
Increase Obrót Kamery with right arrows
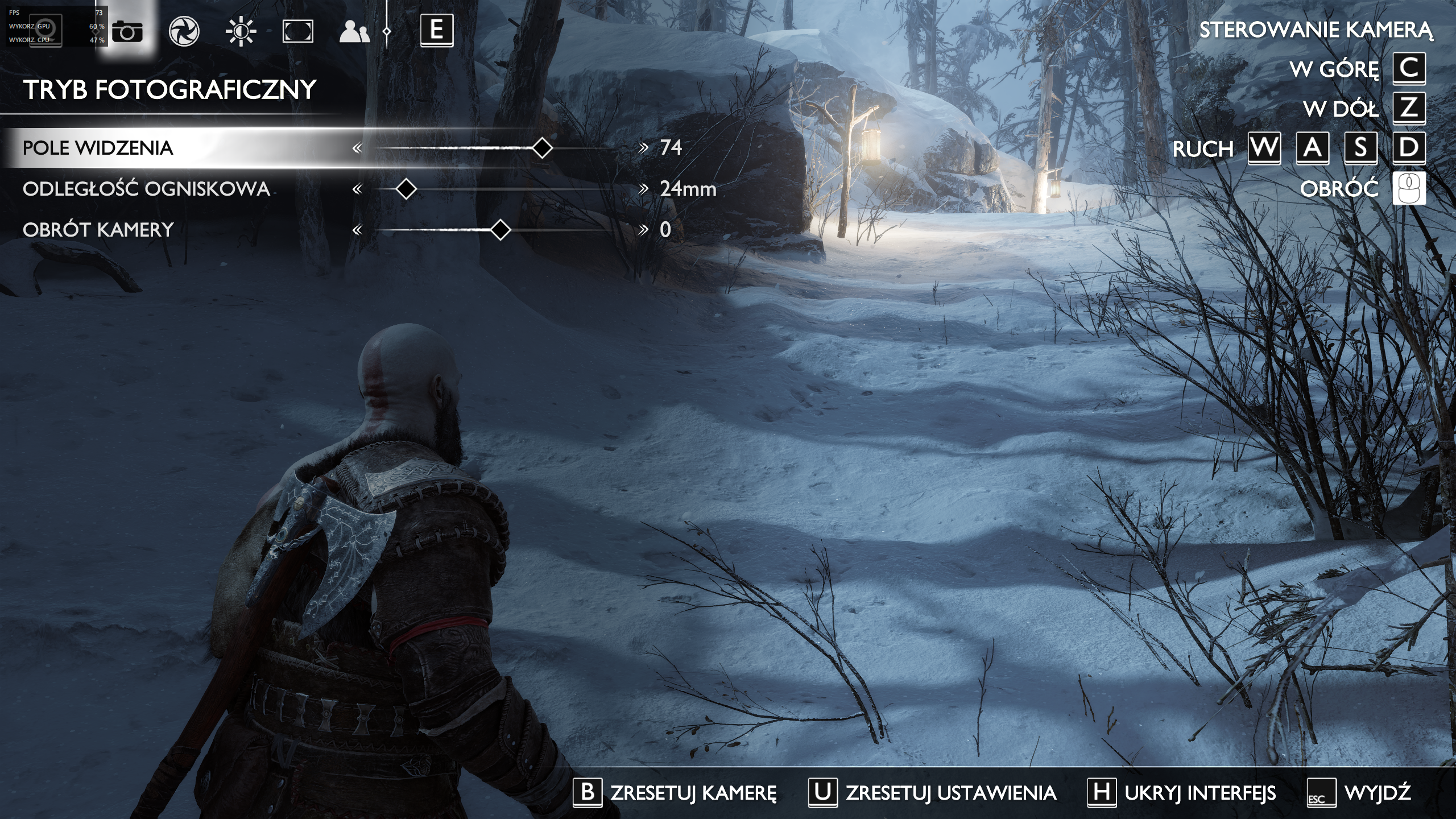643,230
